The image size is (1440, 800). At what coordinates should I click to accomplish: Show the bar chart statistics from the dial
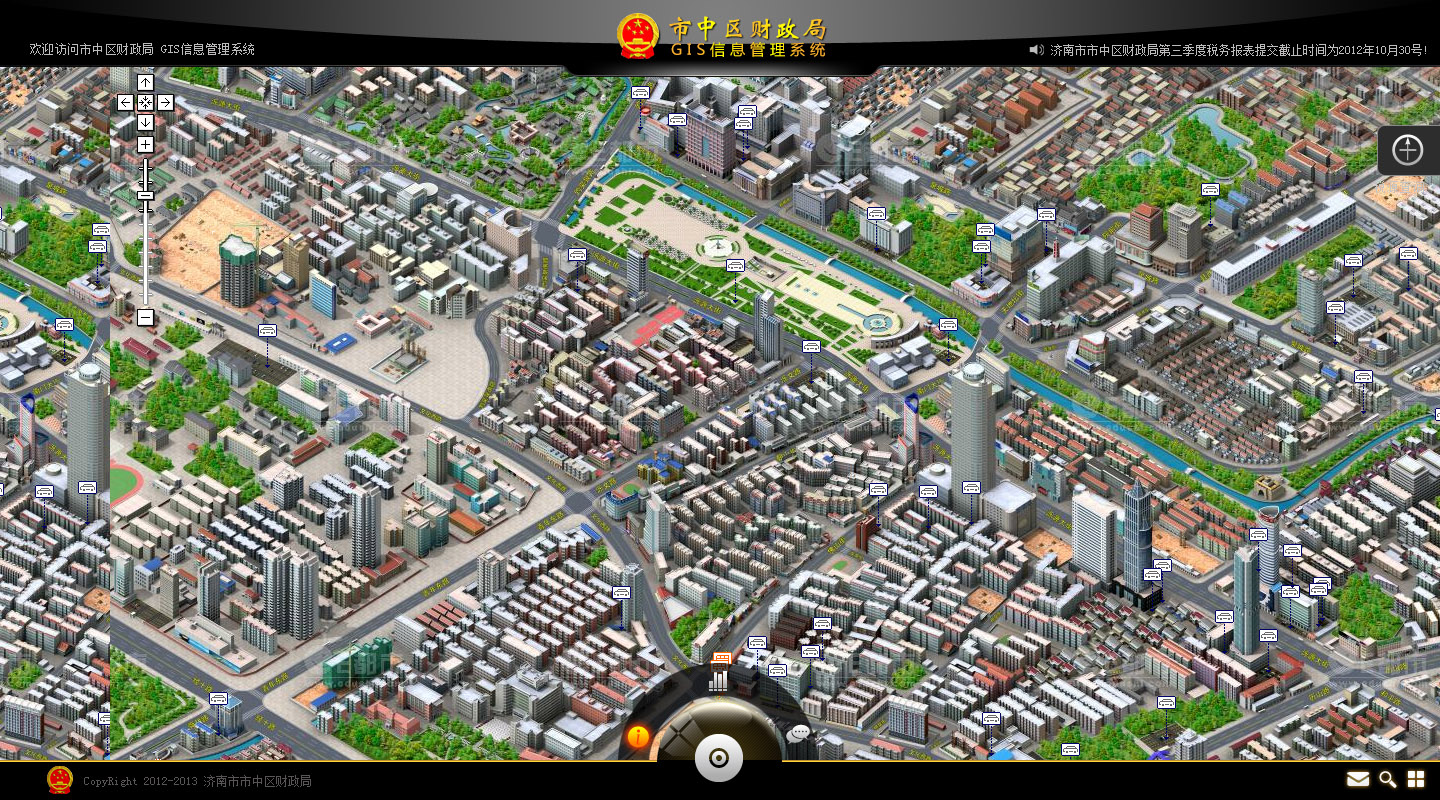(x=719, y=679)
